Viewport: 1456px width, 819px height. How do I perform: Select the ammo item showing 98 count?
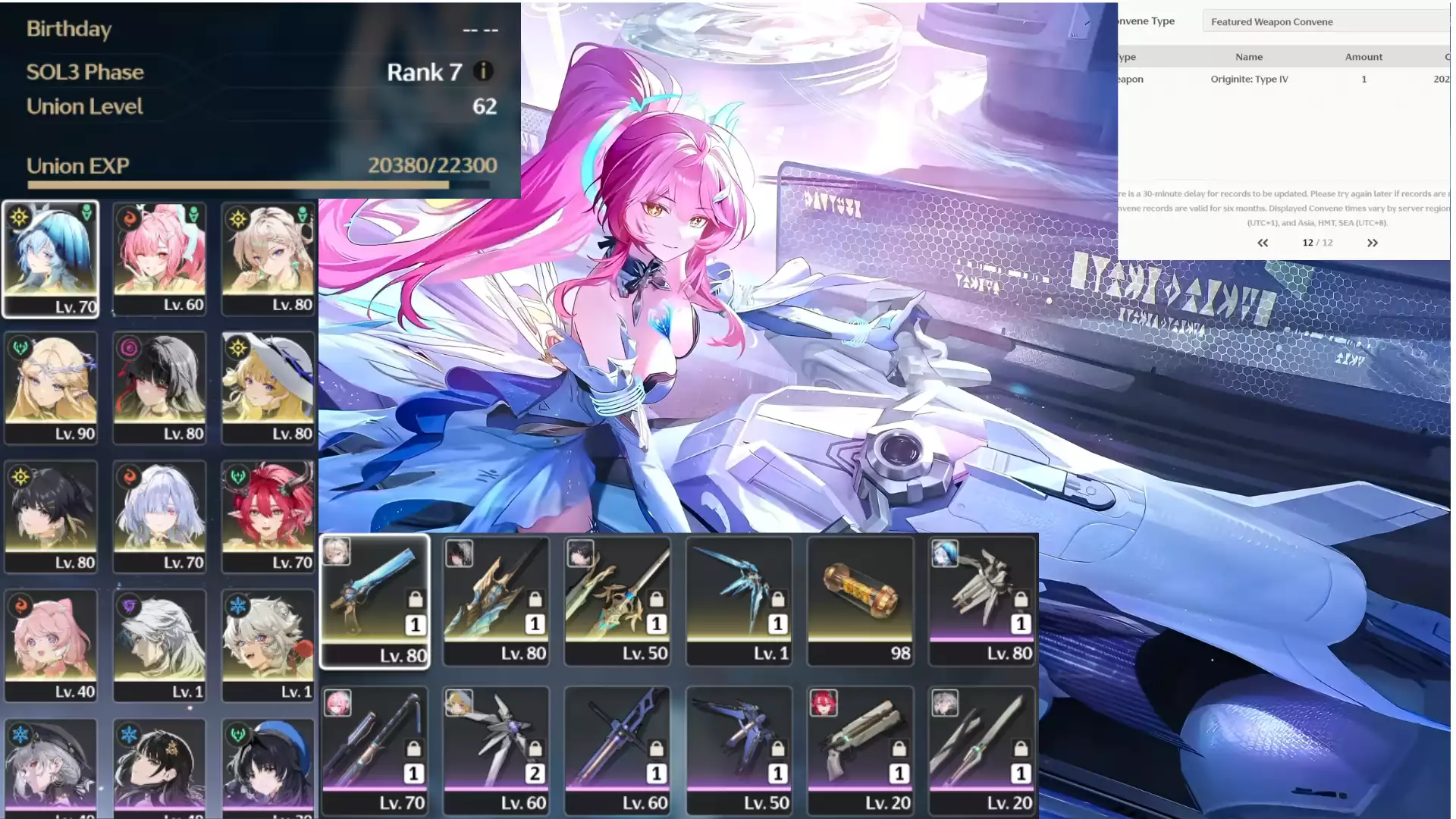(x=860, y=591)
